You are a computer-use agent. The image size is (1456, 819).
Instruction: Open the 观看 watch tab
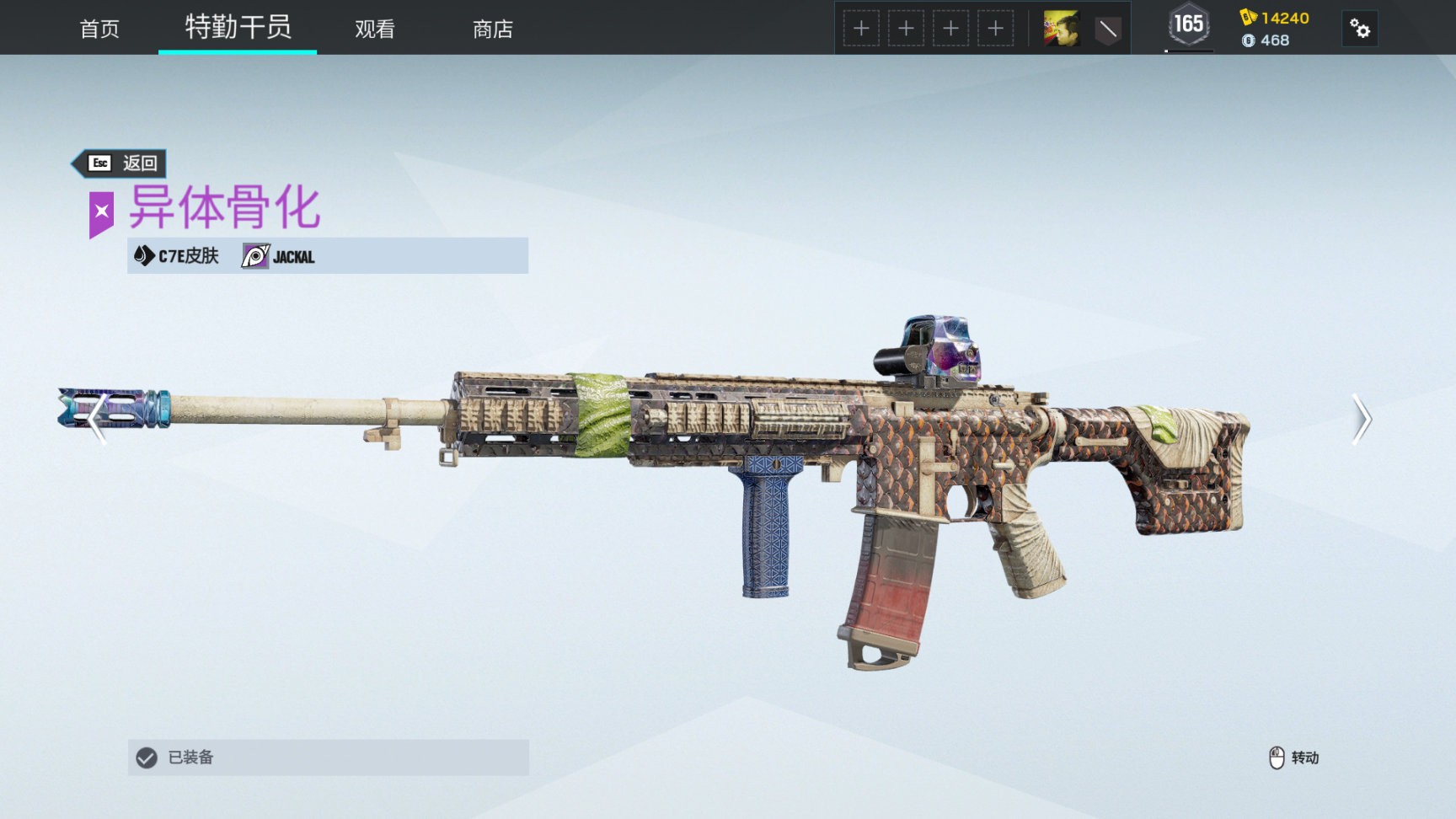pos(375,29)
